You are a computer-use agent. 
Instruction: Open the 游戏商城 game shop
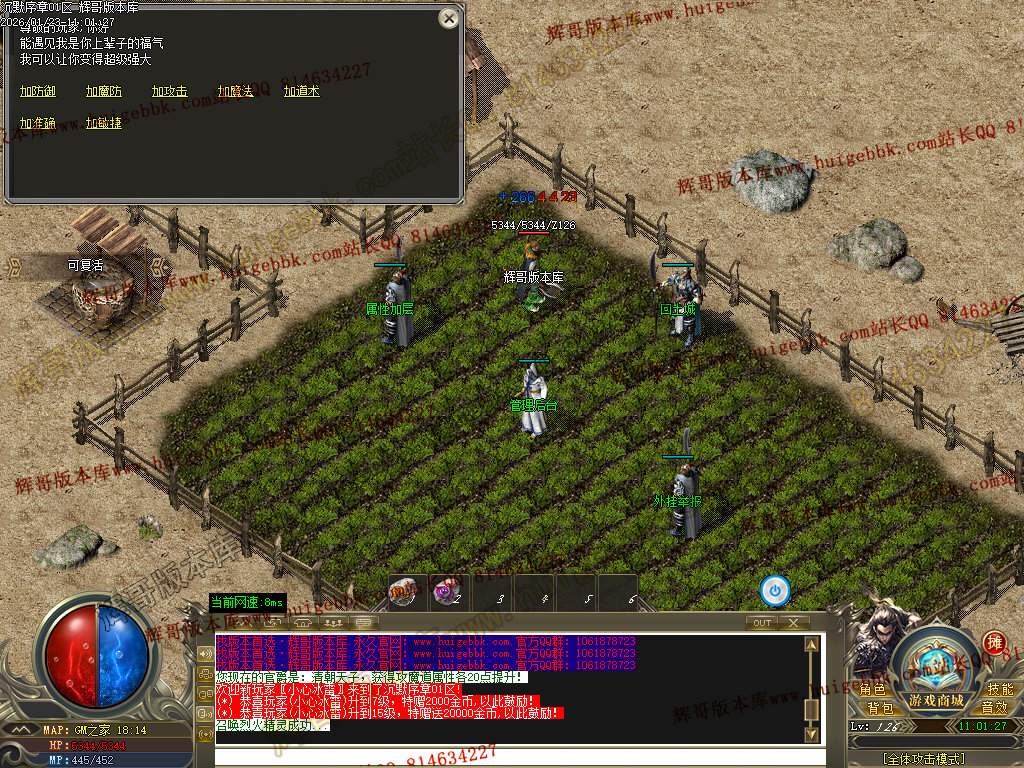937,700
